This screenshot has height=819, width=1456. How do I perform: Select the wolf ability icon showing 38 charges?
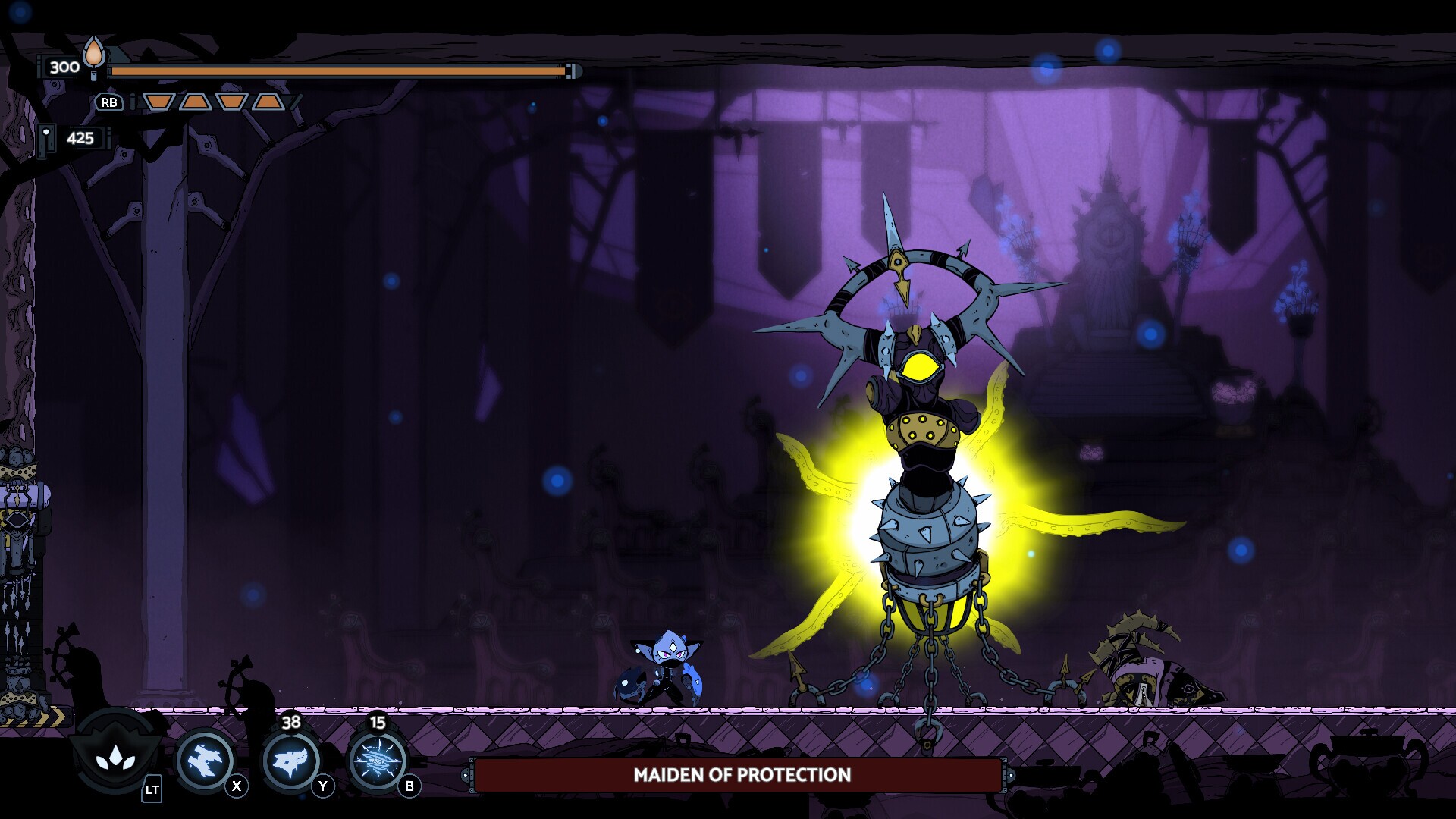pos(291,760)
